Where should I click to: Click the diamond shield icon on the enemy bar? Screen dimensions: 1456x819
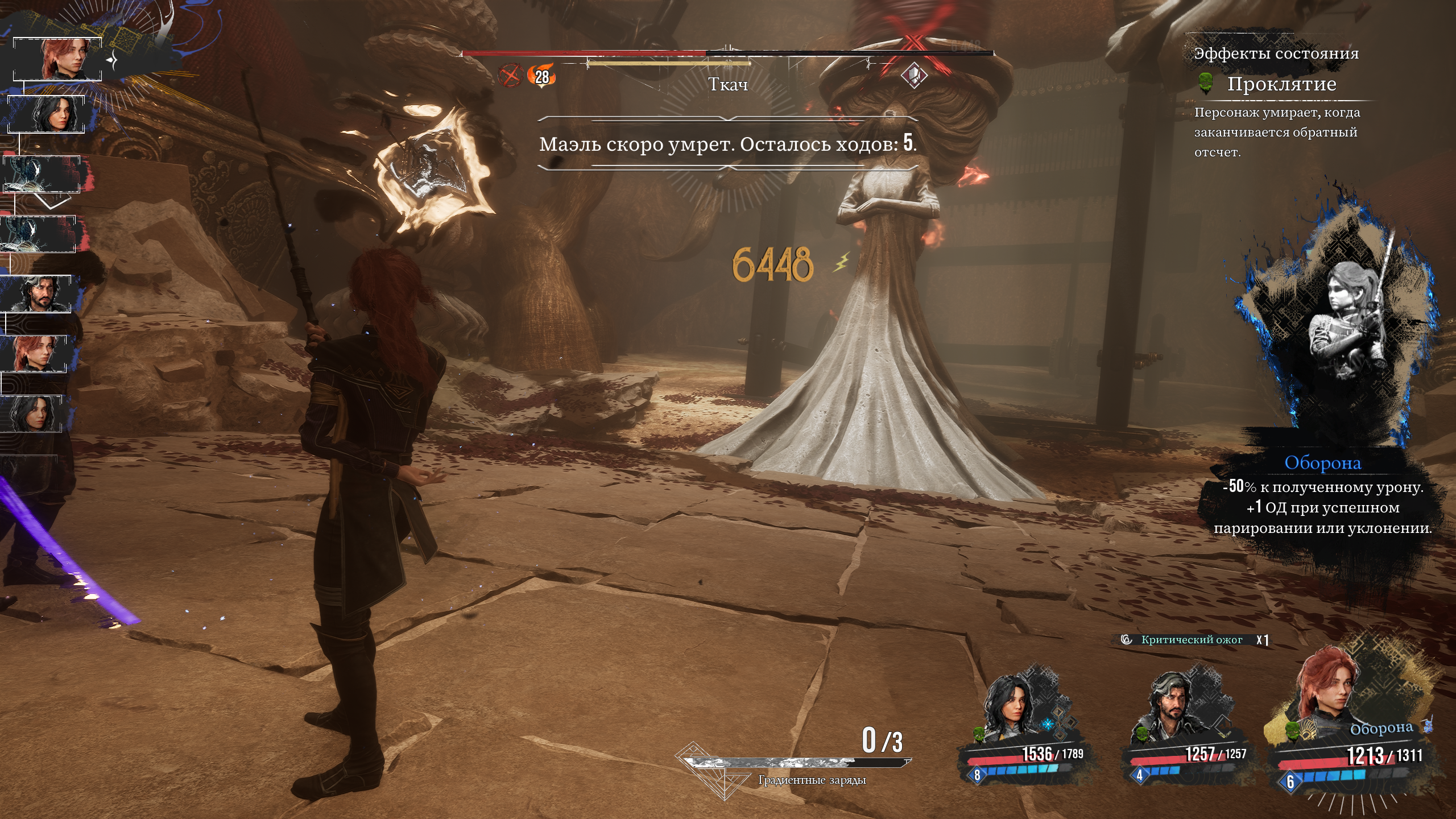pos(914,75)
